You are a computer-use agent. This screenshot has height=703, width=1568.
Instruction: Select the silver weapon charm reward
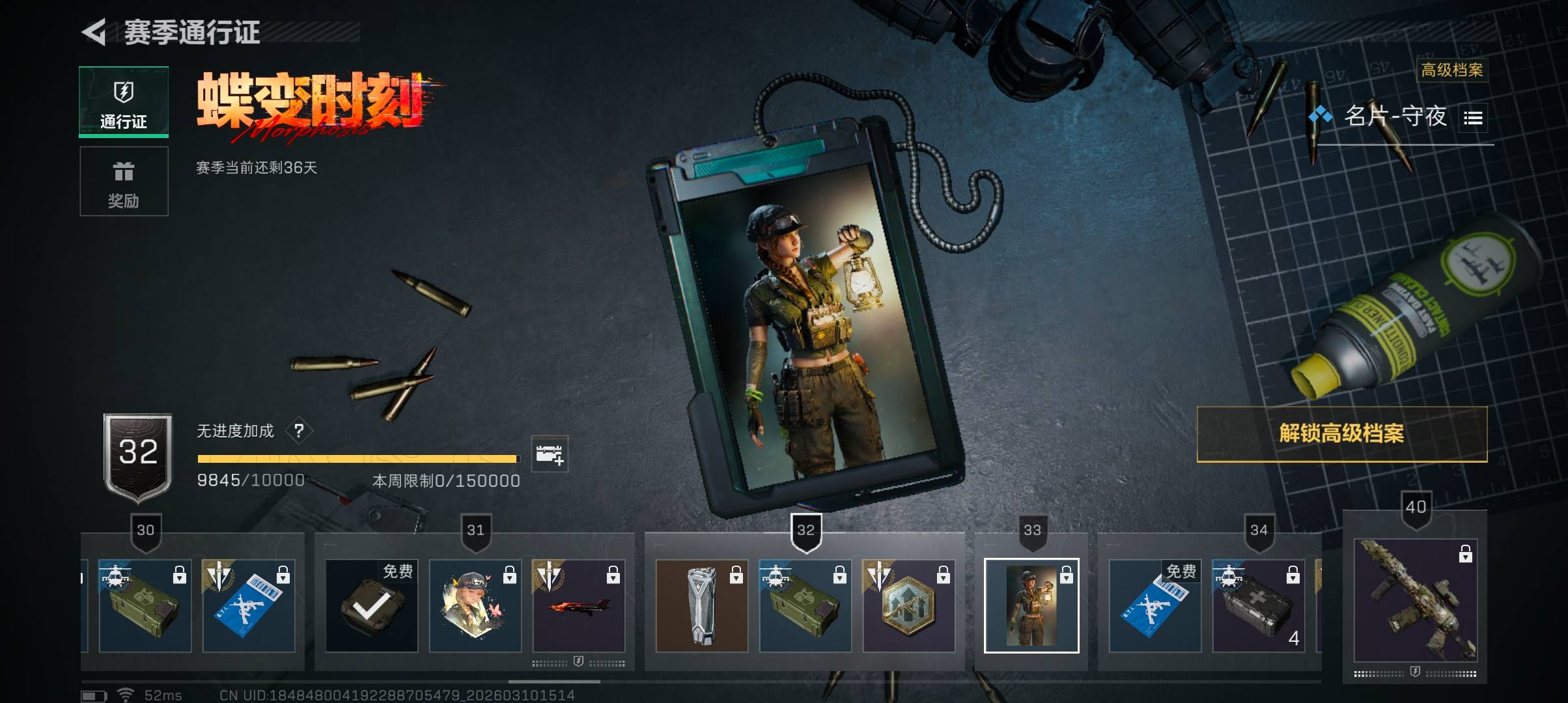701,606
